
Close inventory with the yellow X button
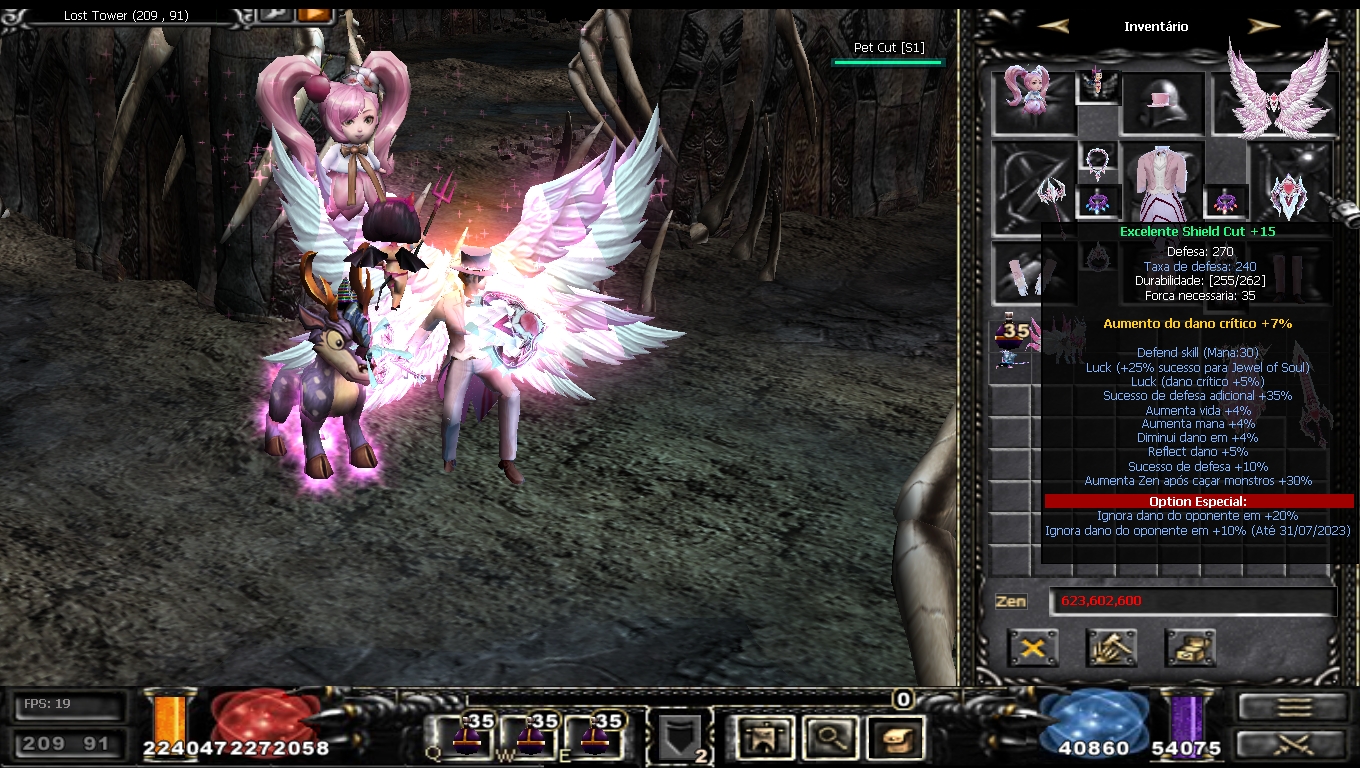tap(1033, 648)
